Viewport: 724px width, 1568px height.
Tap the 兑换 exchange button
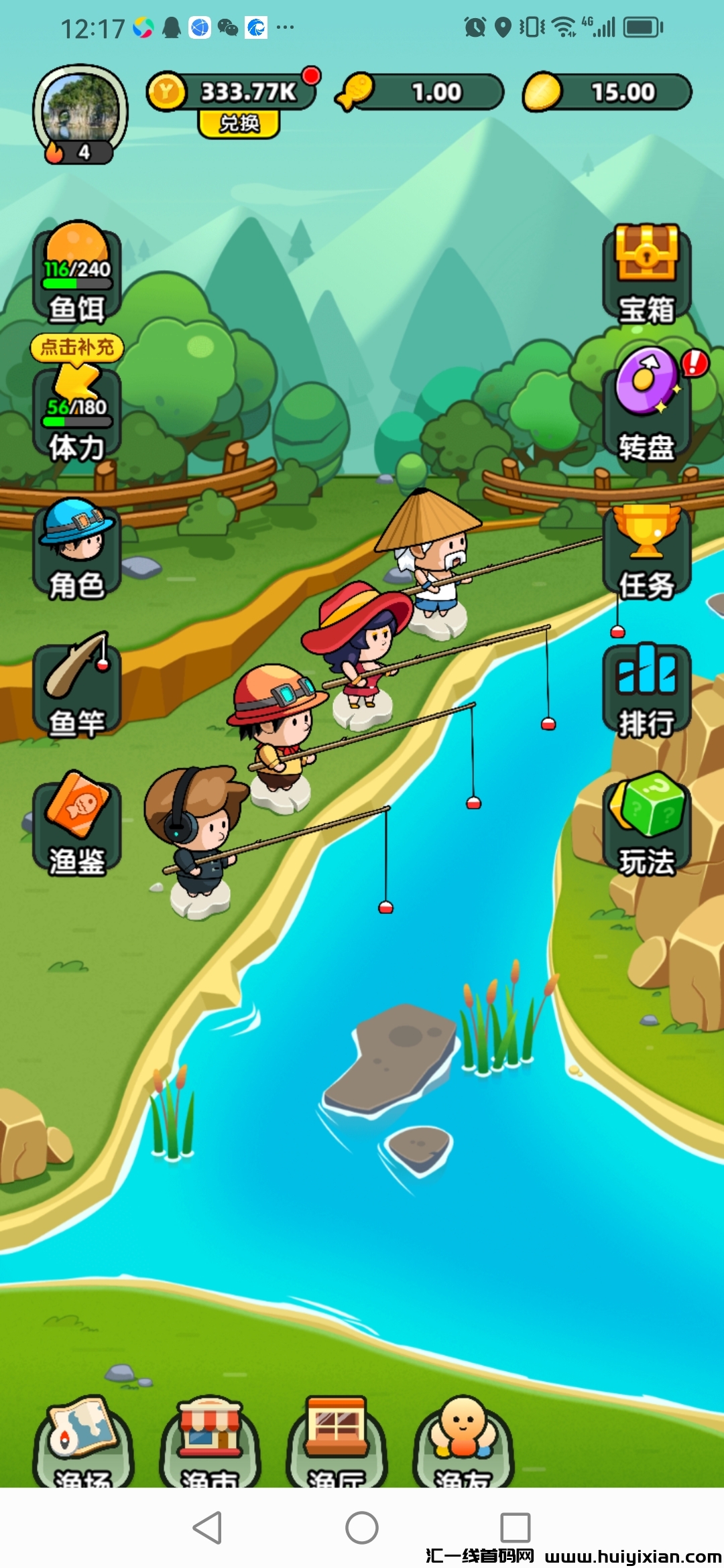point(239,124)
